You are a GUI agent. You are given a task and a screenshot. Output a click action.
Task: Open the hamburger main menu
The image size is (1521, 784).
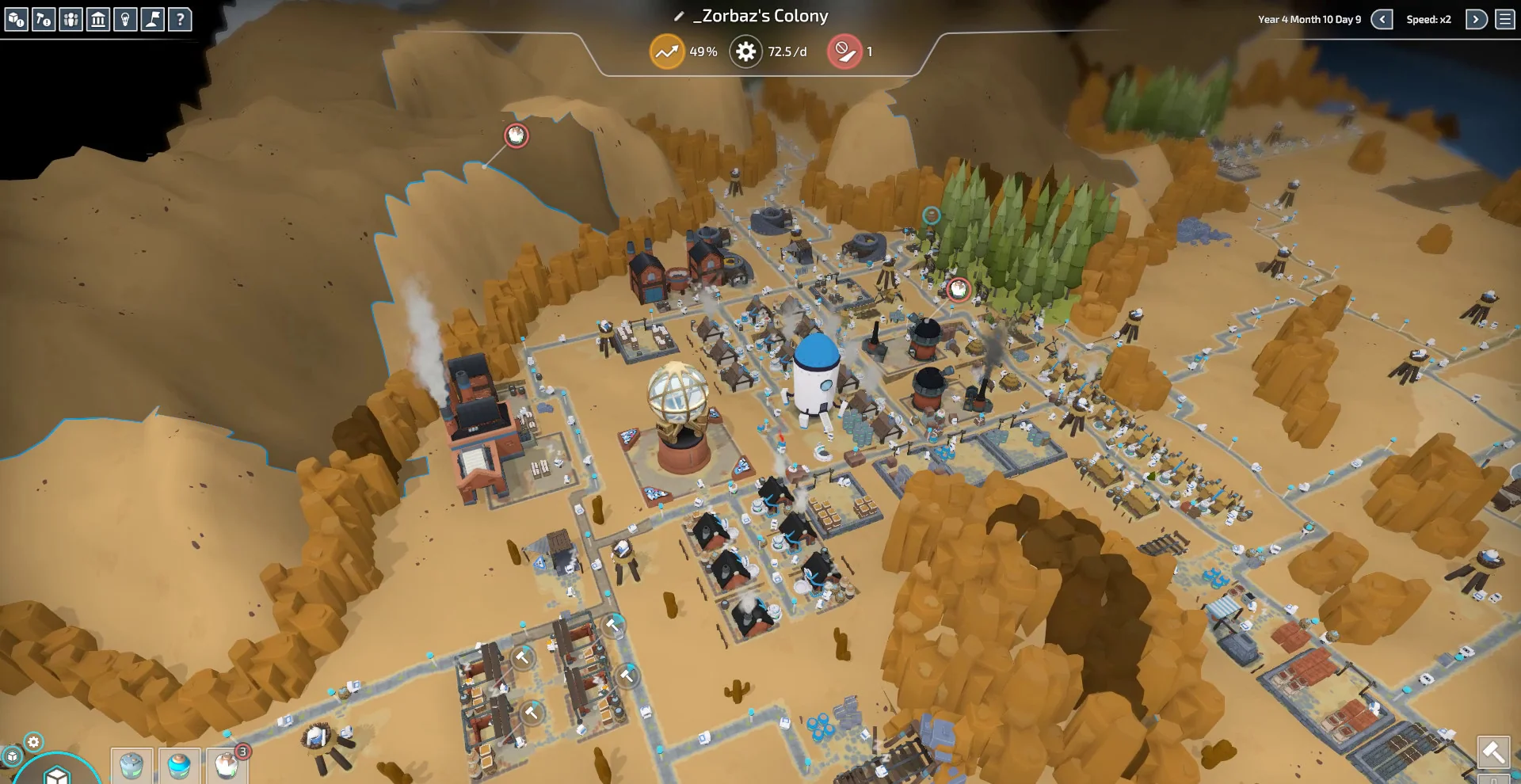click(1505, 20)
